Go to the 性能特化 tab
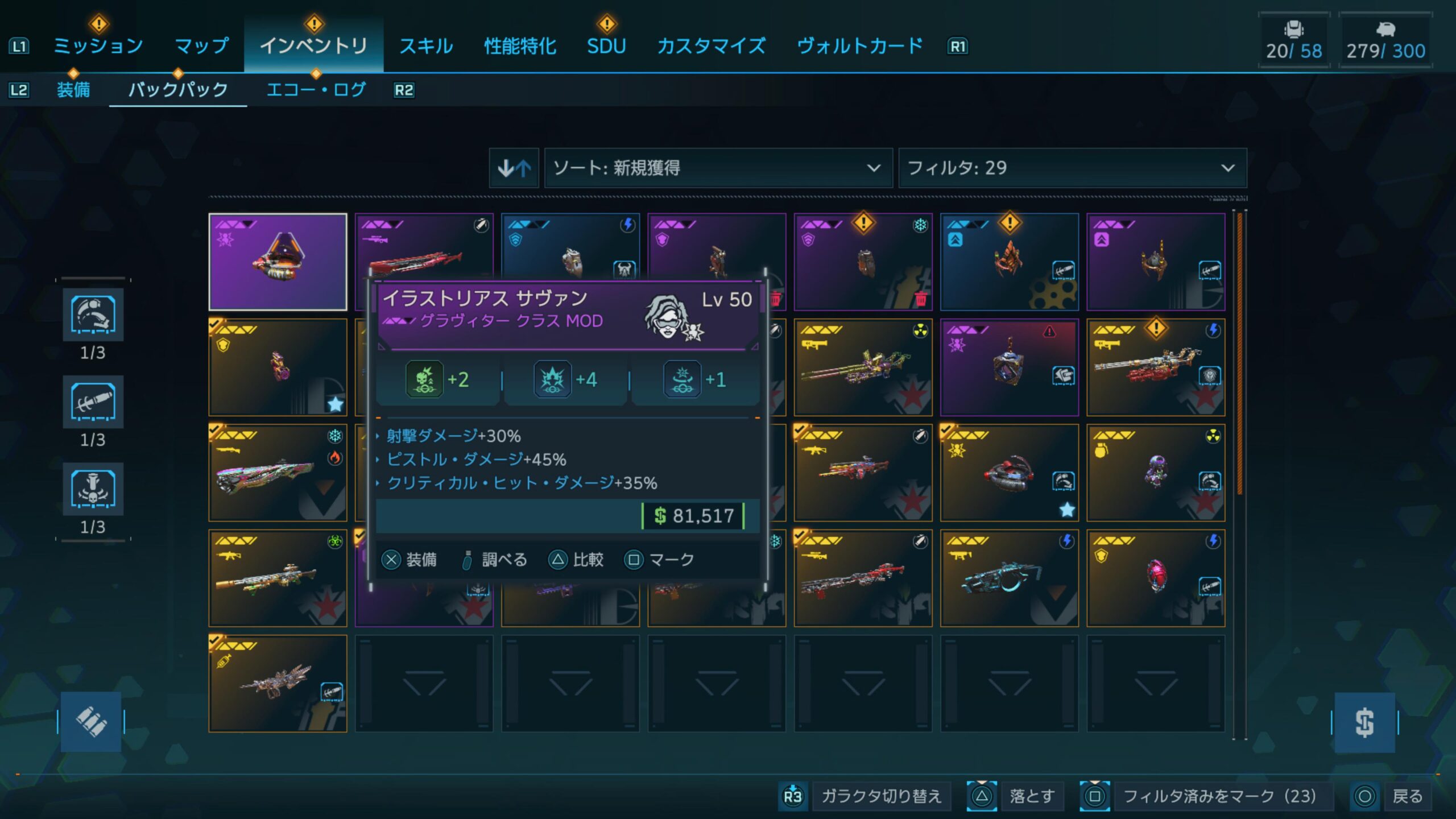1456x819 pixels. pyautogui.click(x=520, y=45)
